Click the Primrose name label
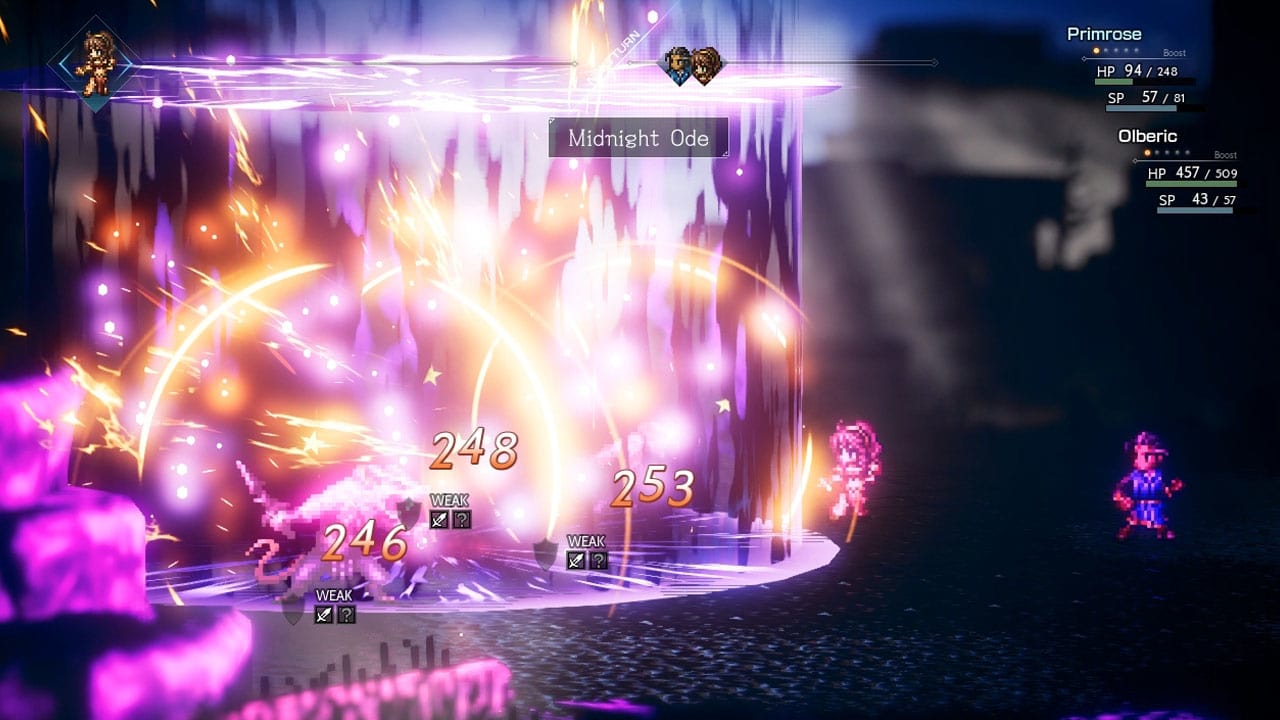Screen dimensions: 1280x720 pyautogui.click(x=1104, y=33)
